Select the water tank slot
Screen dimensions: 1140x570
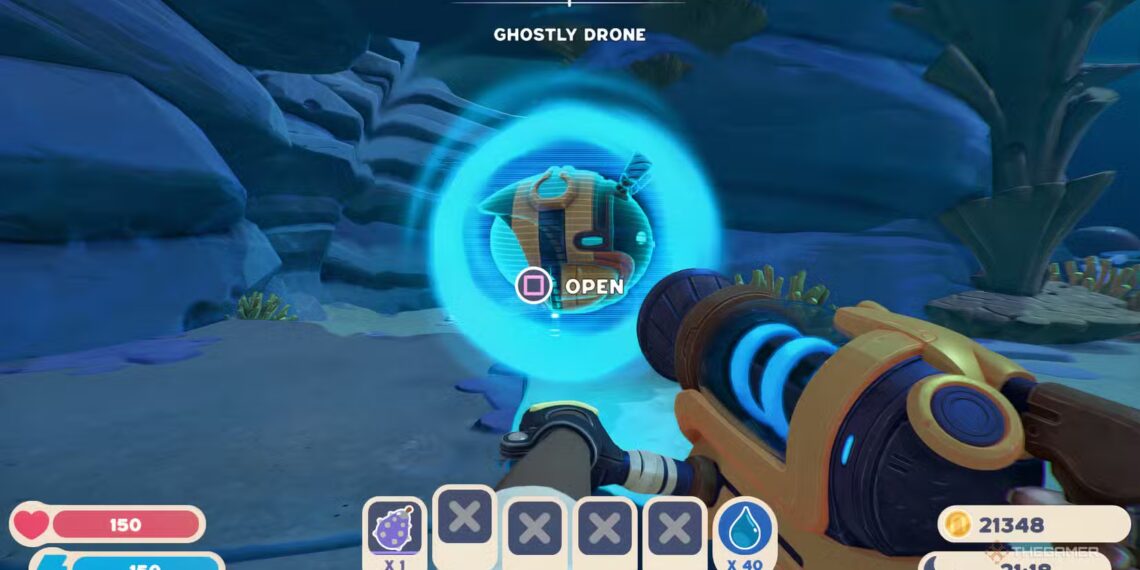point(745,528)
